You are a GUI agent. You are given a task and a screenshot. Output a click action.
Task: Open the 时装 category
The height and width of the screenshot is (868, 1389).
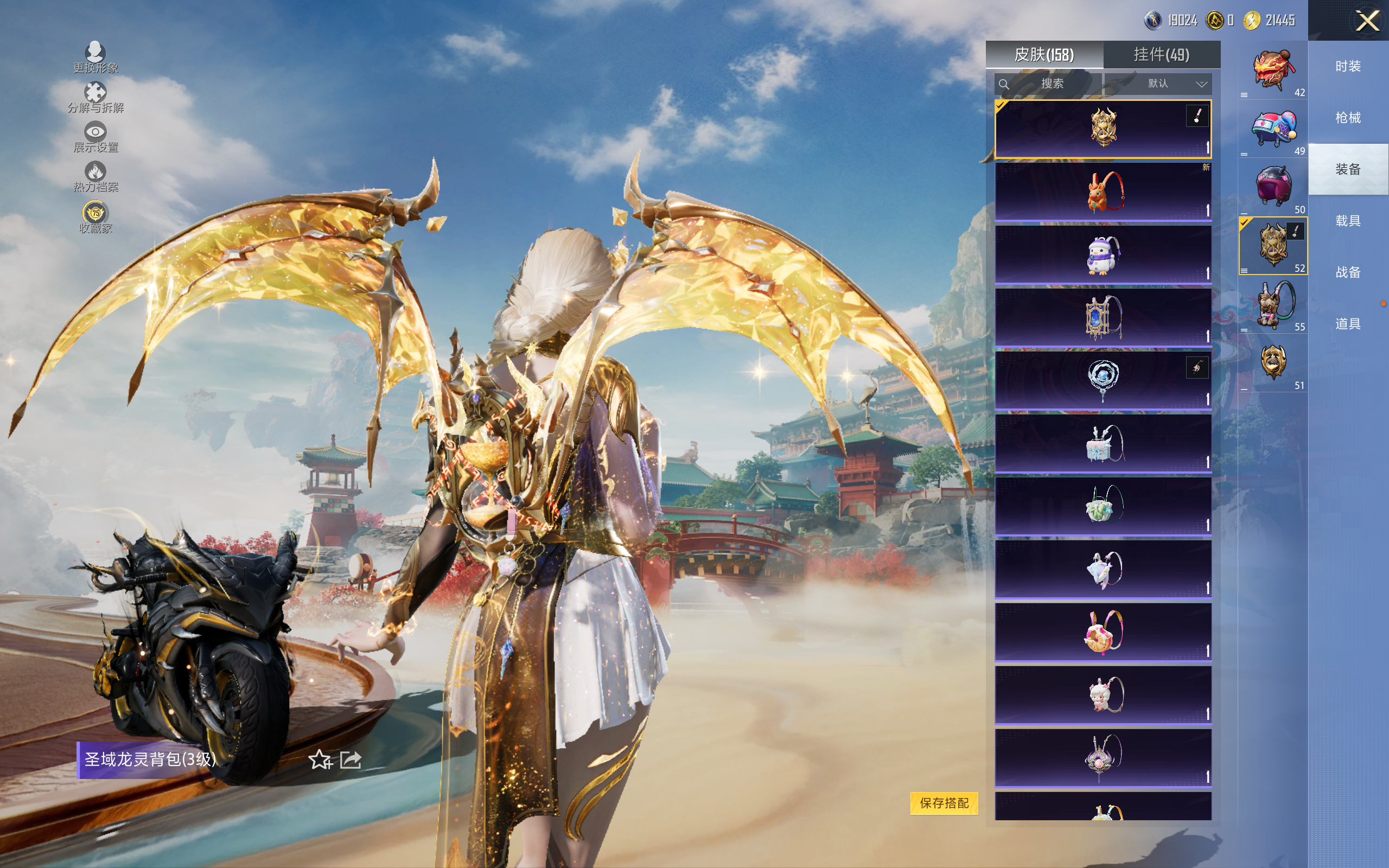pos(1348,67)
